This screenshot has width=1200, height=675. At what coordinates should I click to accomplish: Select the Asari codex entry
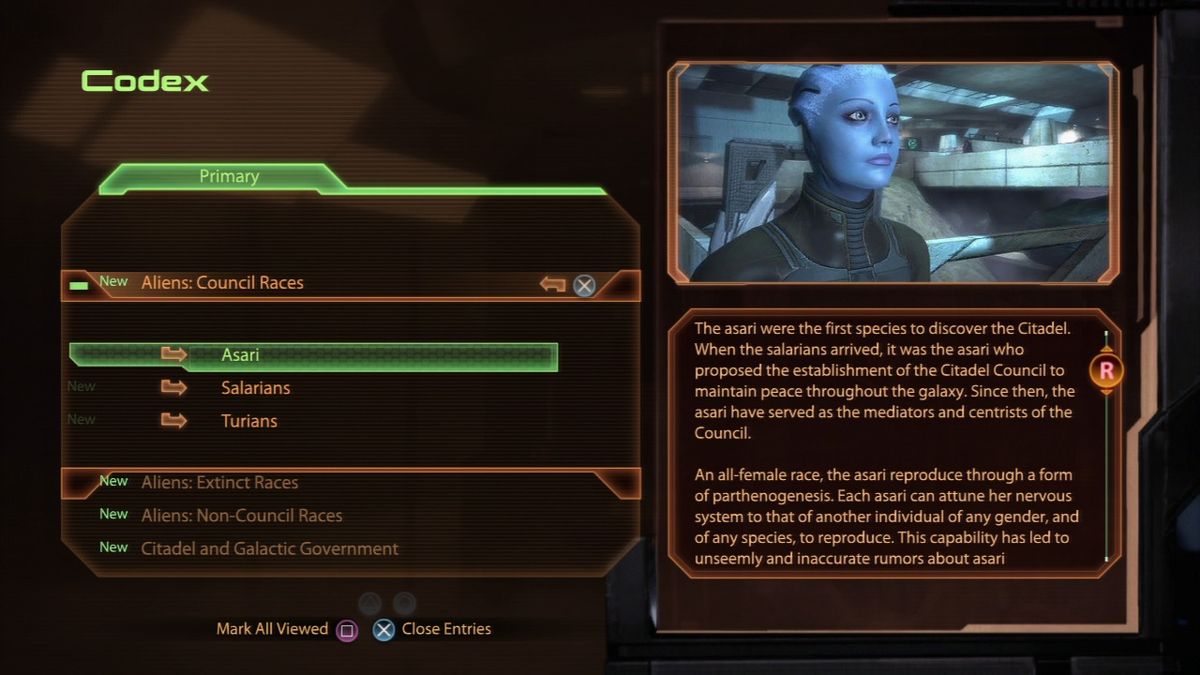tap(240, 355)
